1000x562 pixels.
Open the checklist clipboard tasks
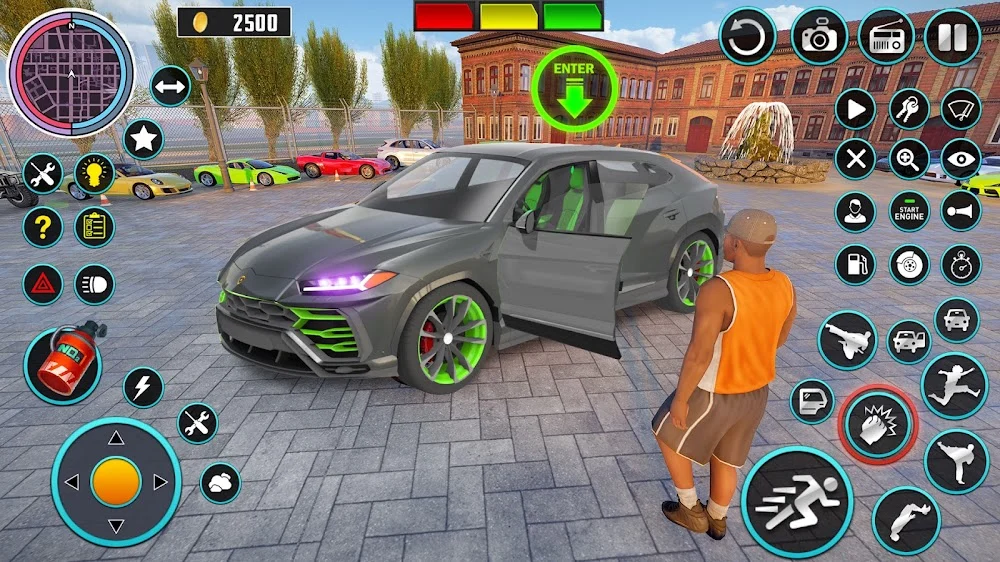click(95, 228)
